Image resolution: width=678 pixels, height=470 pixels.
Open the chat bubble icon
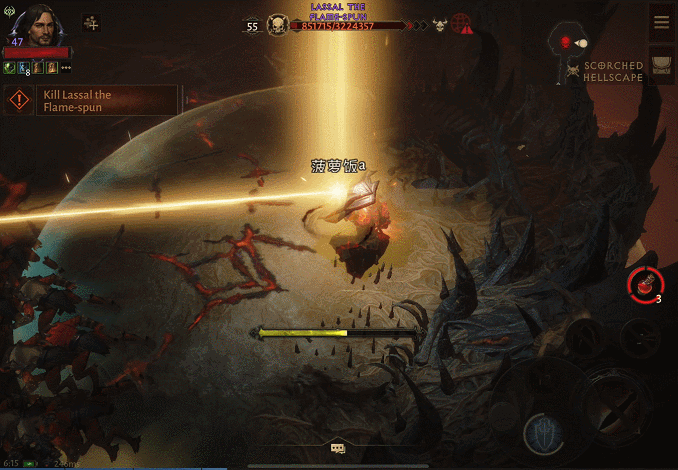click(338, 449)
